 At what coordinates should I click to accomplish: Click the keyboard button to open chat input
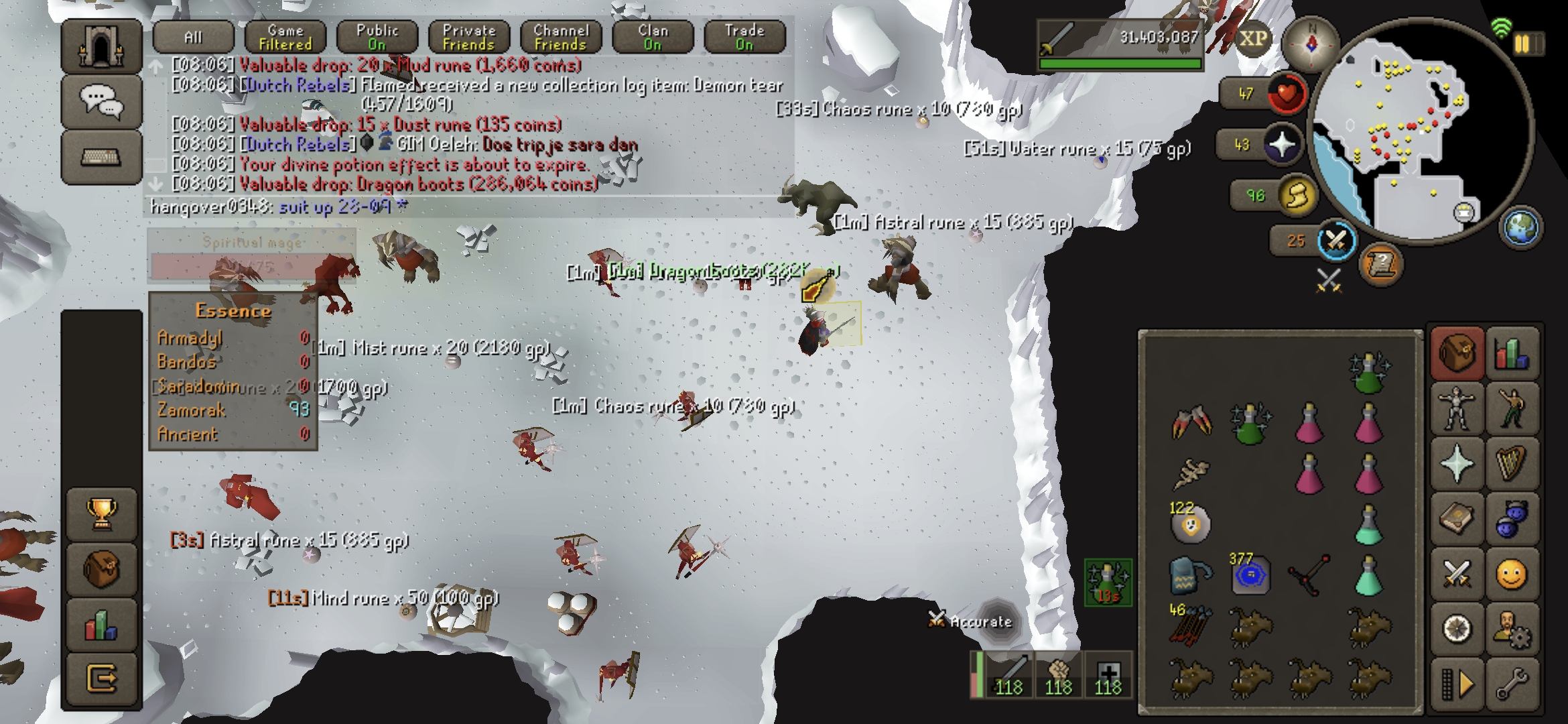pos(101,158)
